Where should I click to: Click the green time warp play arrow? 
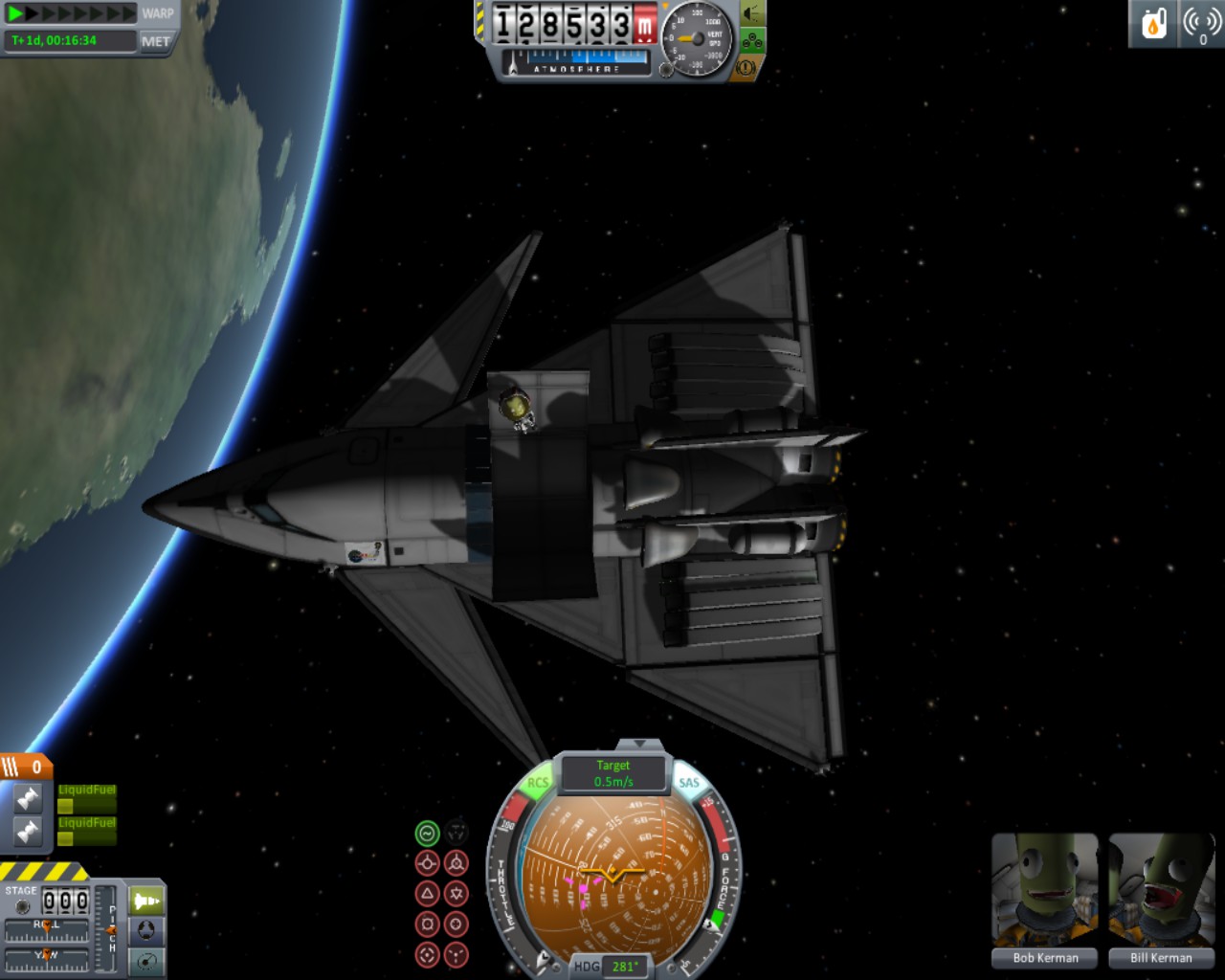[x=14, y=13]
